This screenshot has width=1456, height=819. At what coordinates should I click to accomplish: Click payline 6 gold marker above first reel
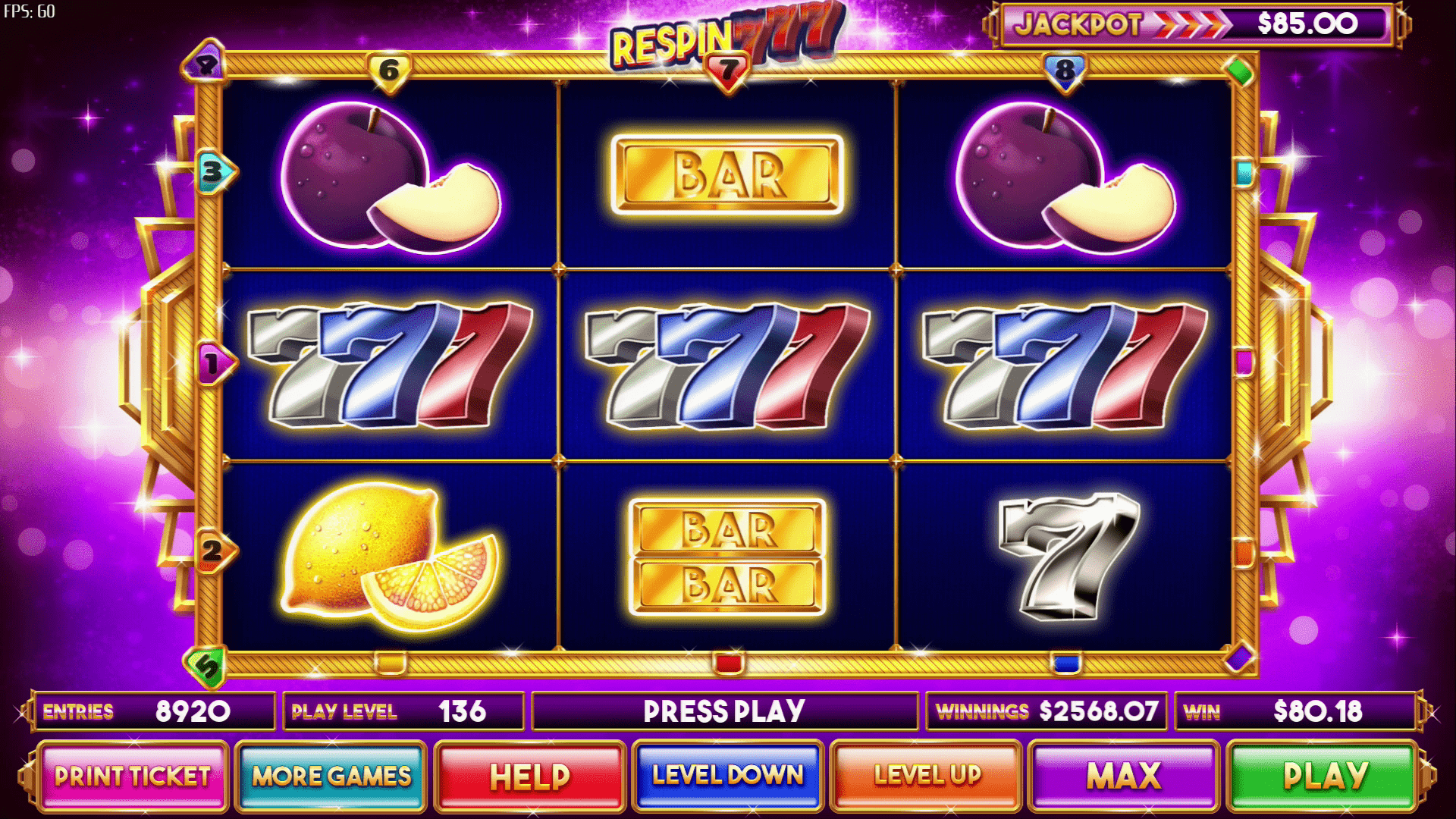point(389,71)
